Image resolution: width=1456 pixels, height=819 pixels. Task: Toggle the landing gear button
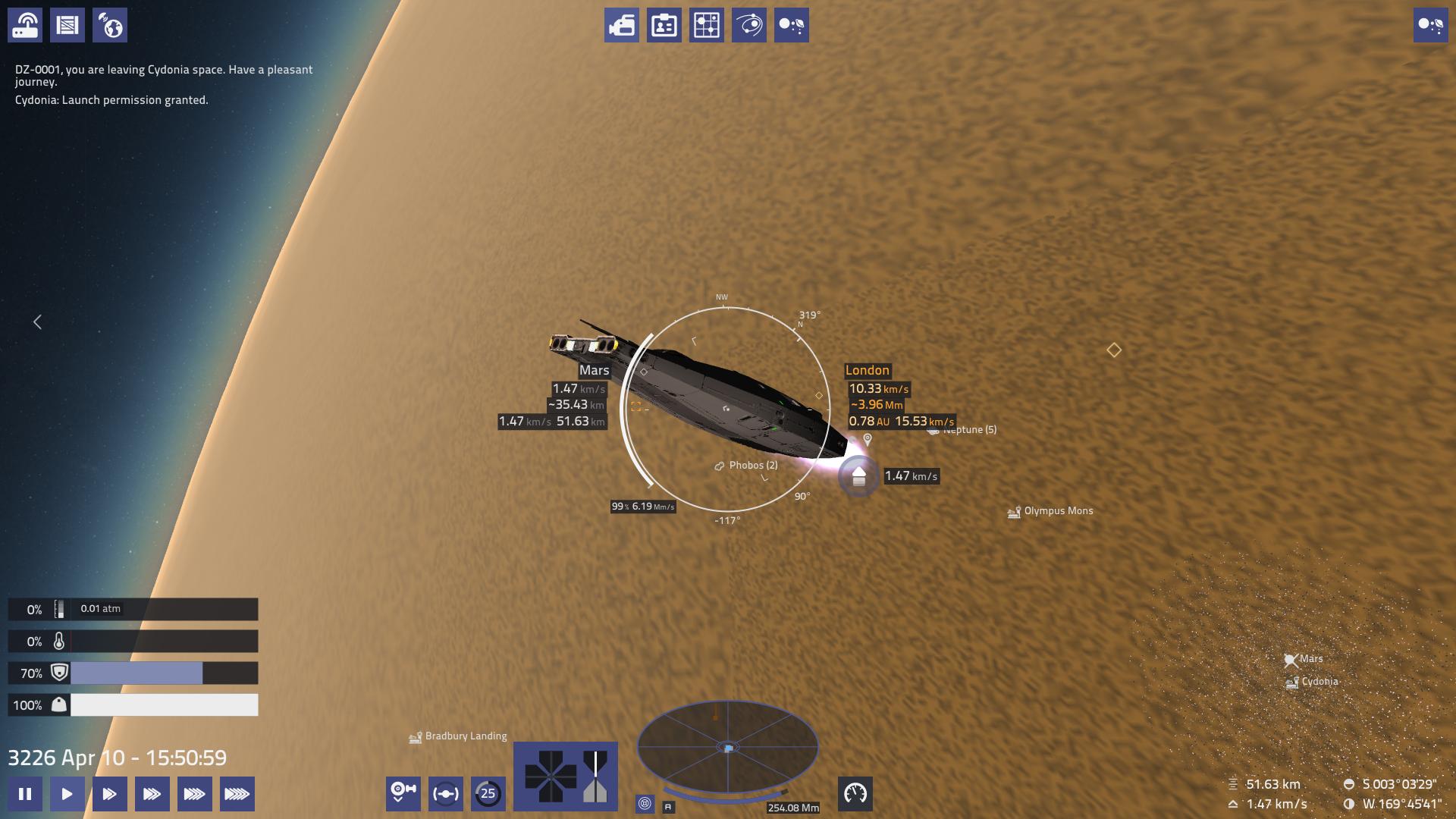pos(403,794)
